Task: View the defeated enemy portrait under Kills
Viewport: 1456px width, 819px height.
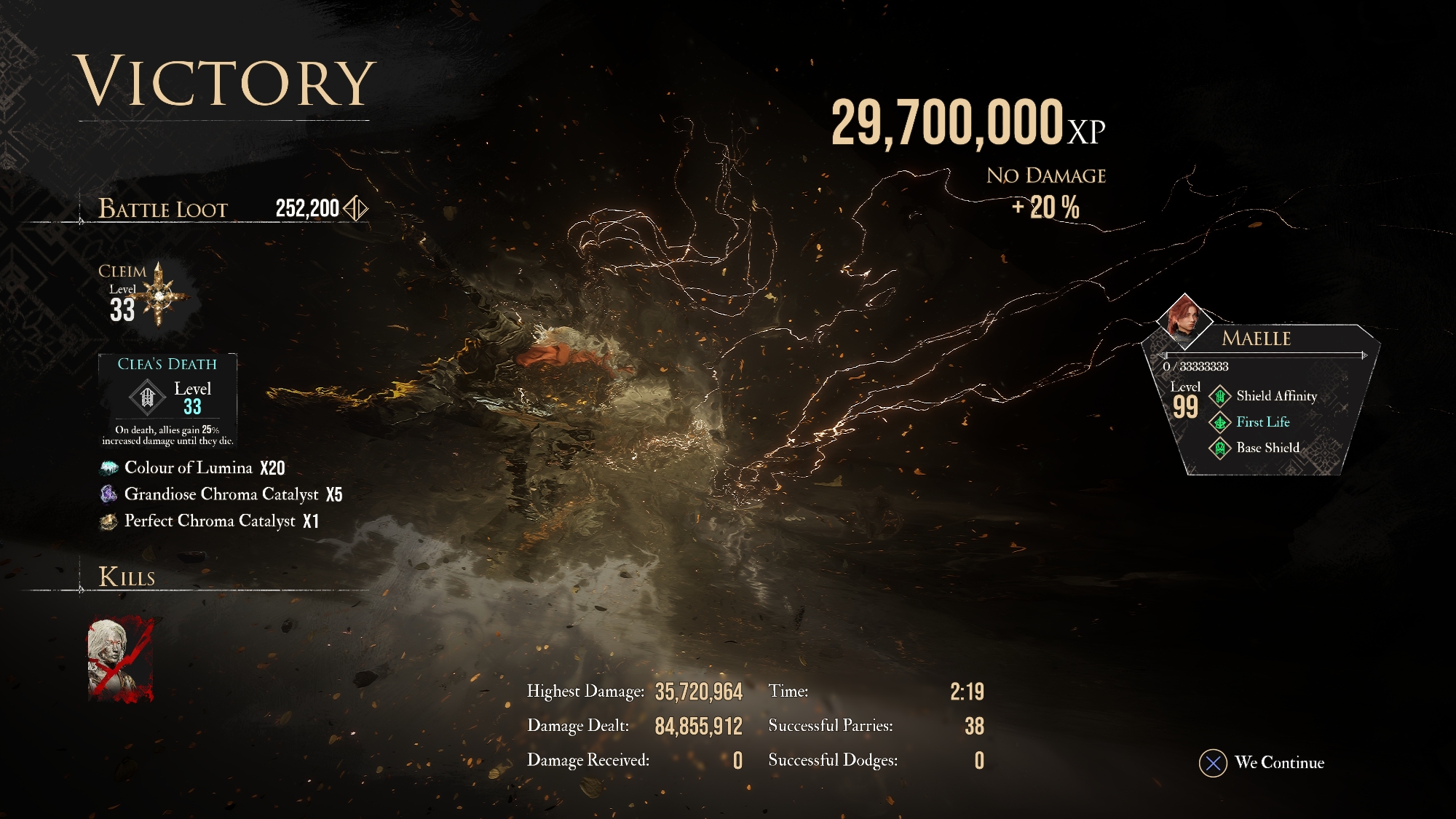Action: (120, 660)
